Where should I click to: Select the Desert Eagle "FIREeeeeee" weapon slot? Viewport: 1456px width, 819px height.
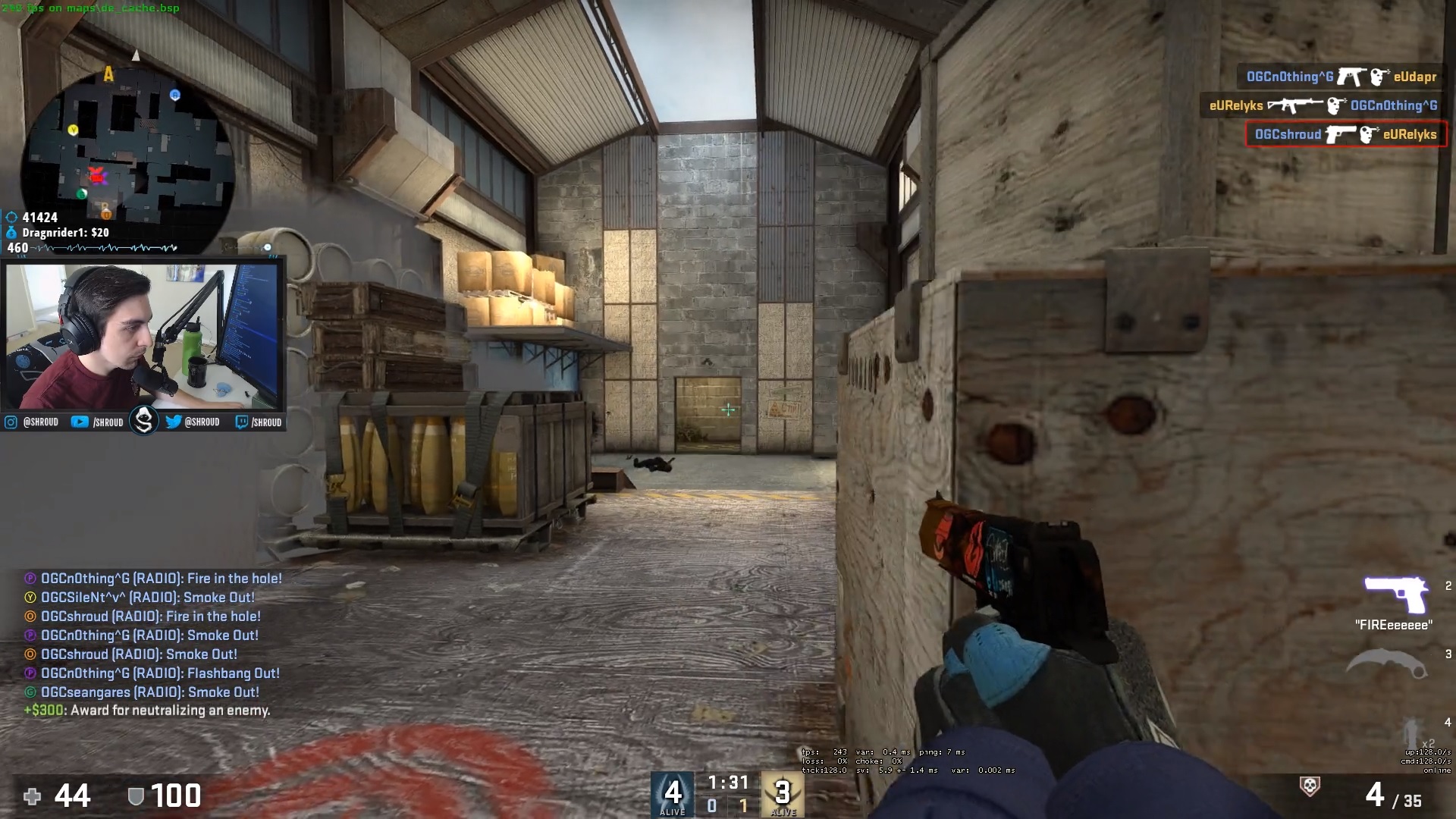point(1395,595)
